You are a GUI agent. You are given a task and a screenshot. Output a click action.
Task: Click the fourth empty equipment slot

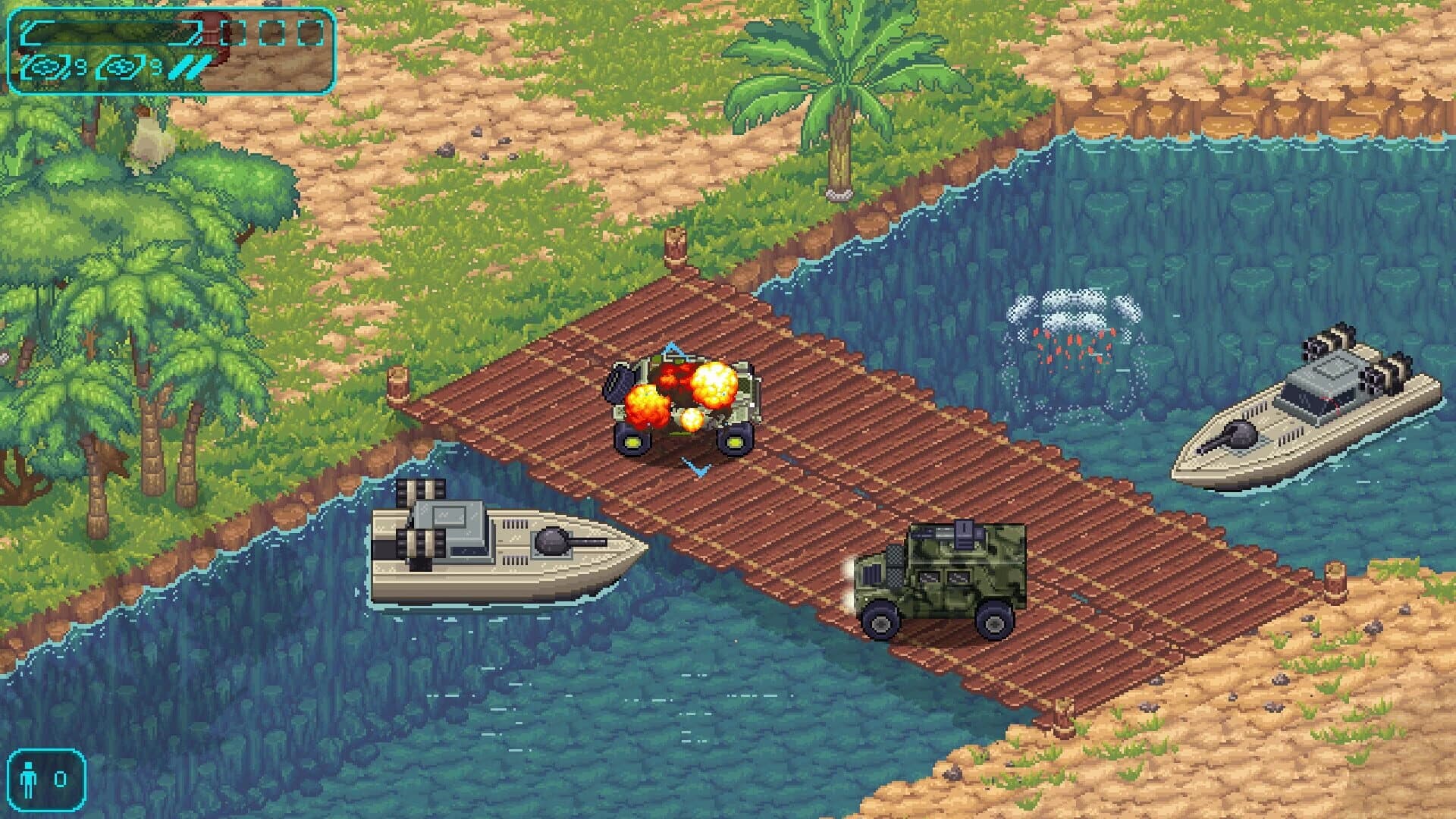tap(311, 34)
